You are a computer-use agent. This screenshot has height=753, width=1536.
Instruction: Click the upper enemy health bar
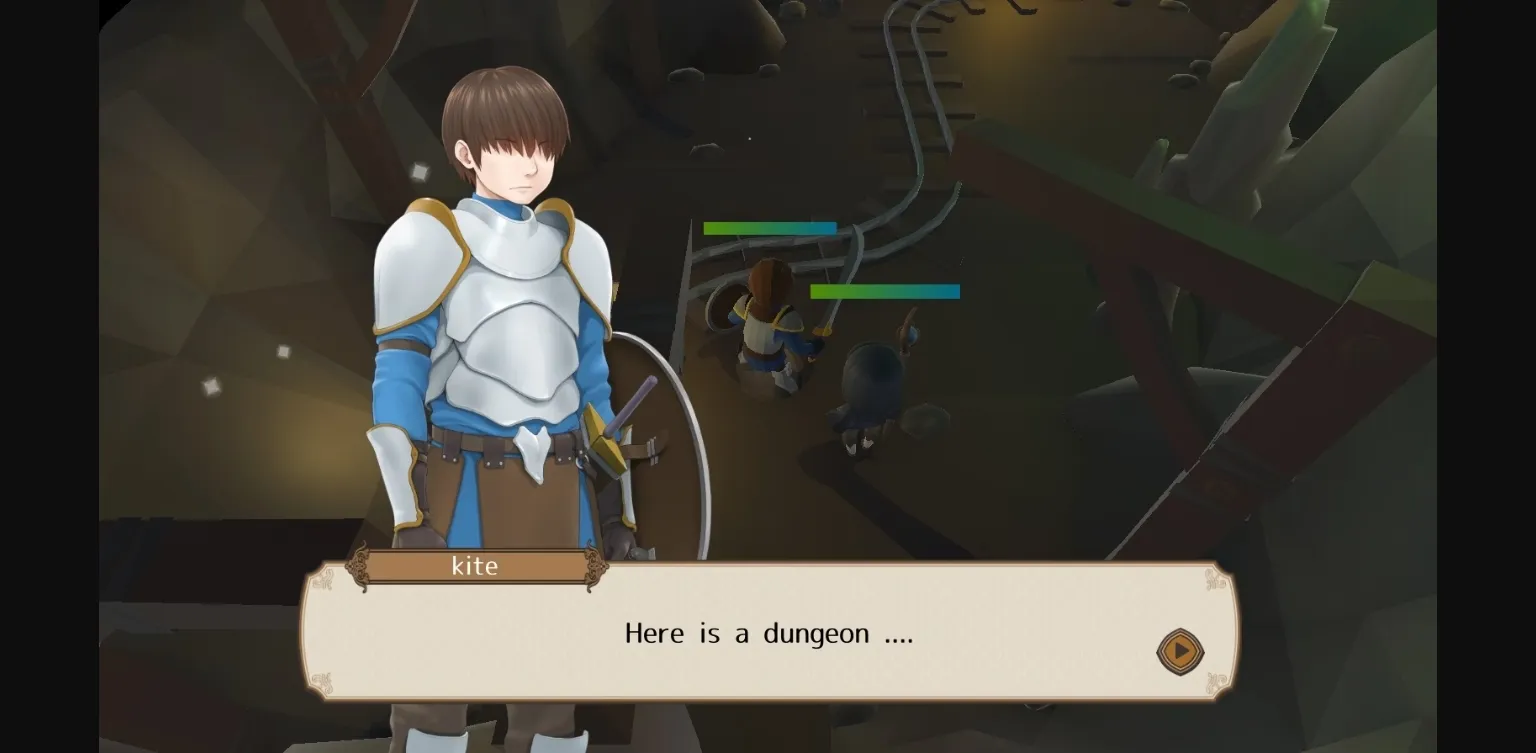click(x=770, y=228)
